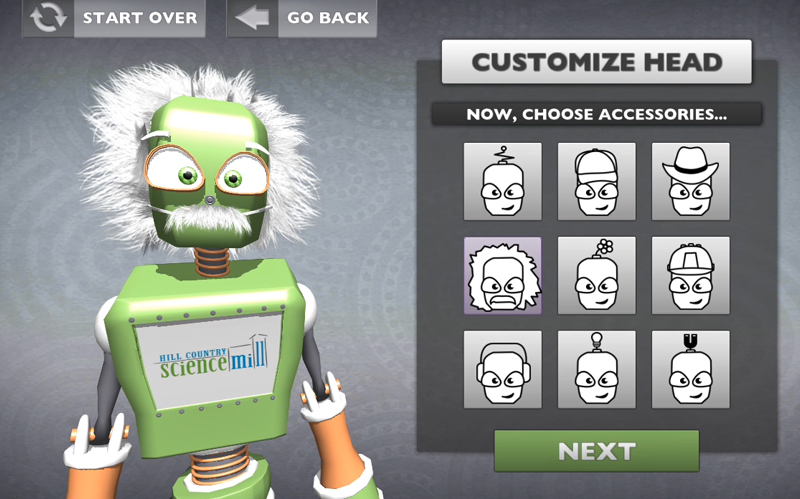This screenshot has width=800, height=499.
Task: Select the baseball cap accessory
Action: (x=597, y=181)
